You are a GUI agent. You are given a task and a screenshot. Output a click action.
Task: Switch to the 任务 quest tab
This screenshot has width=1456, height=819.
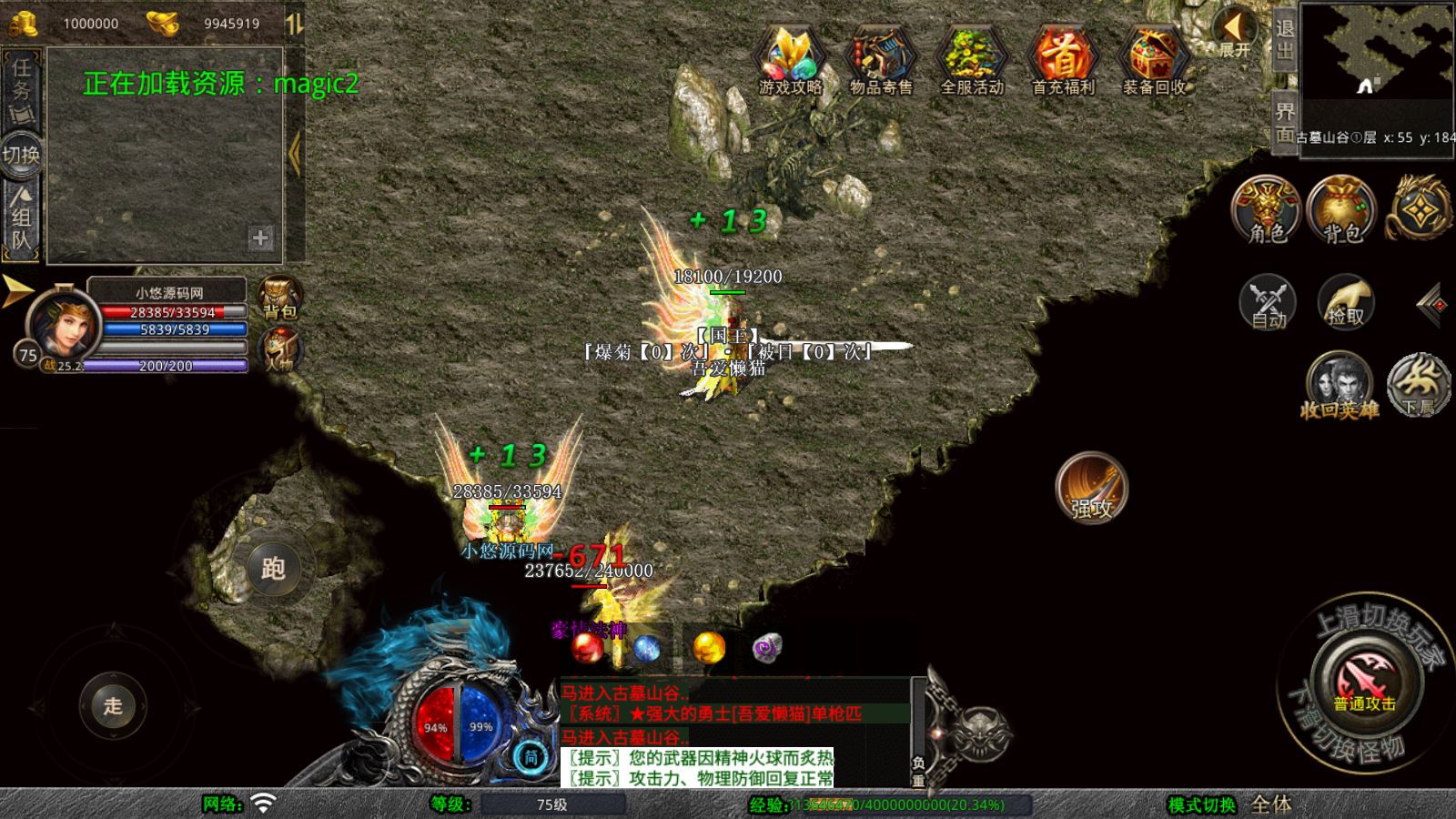coord(21,89)
